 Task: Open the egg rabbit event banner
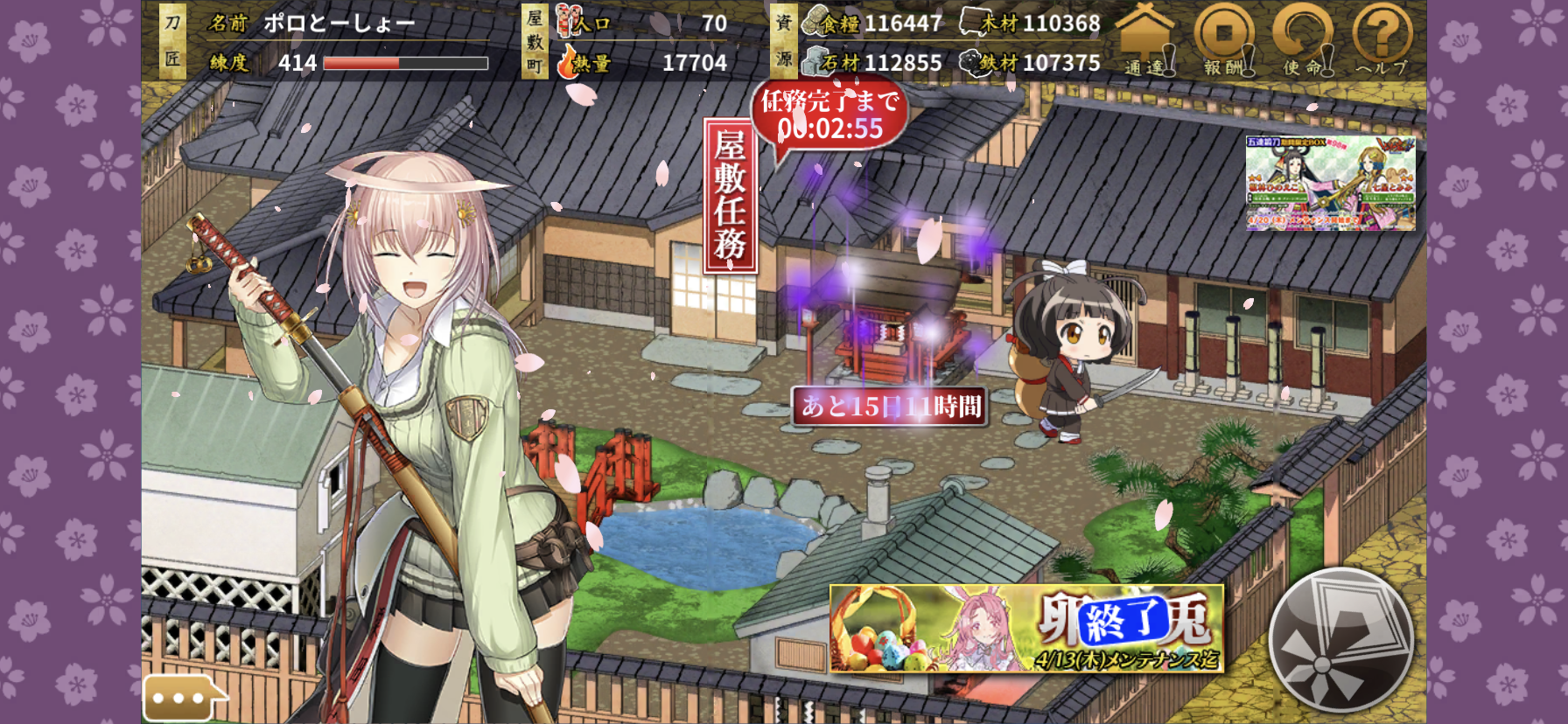point(1025,629)
